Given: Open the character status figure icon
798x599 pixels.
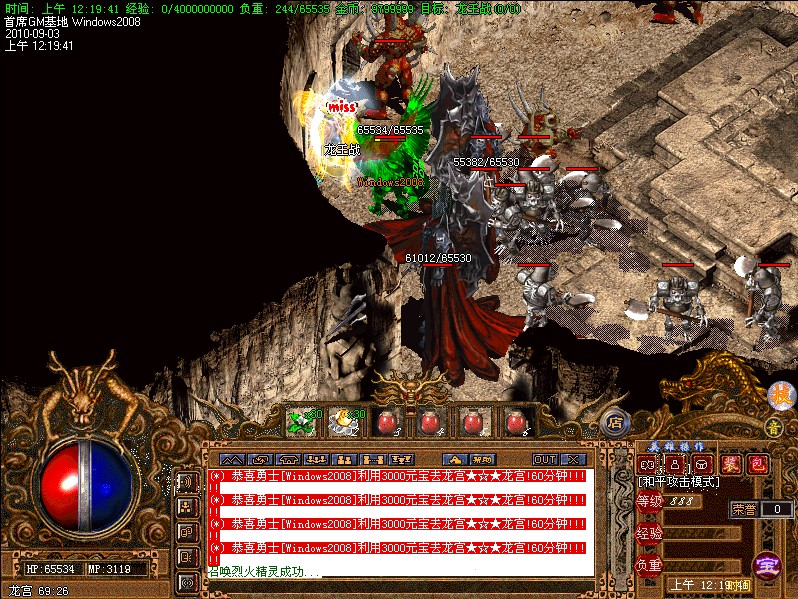Looking at the screenshot, I should coord(674,464).
